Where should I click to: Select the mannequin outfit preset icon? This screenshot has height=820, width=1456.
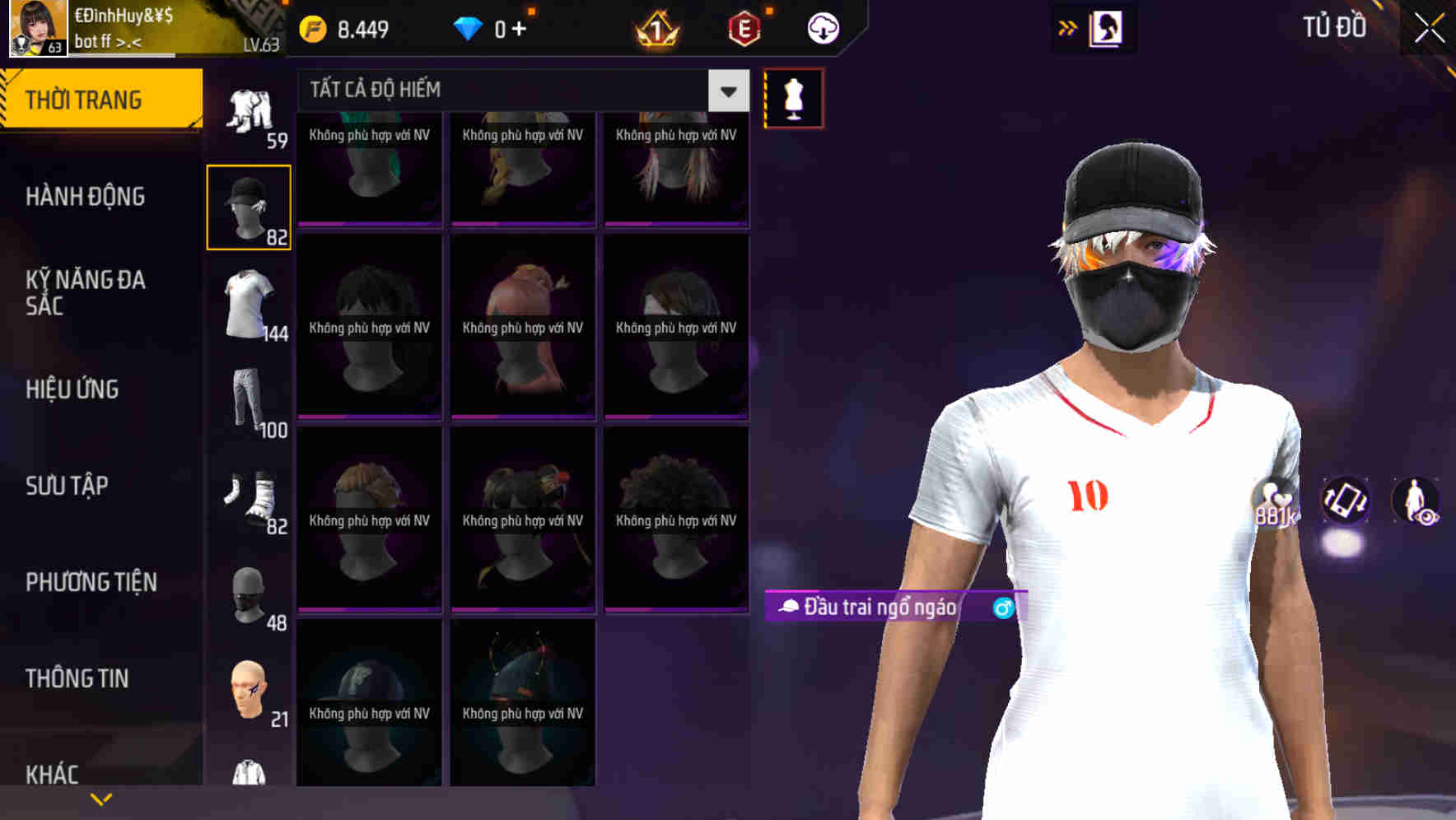click(x=793, y=97)
